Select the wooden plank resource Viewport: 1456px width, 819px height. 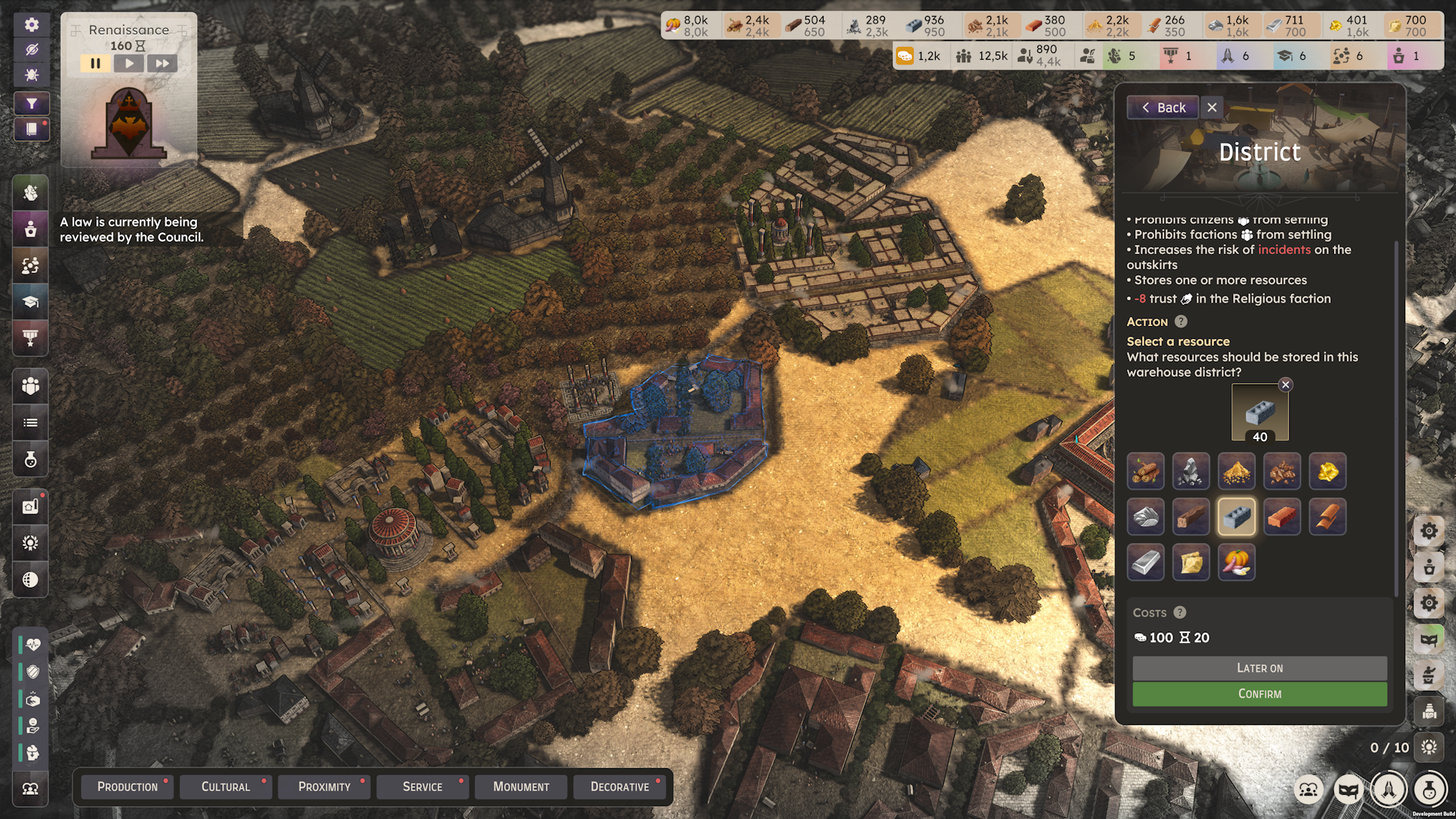coord(1191,517)
